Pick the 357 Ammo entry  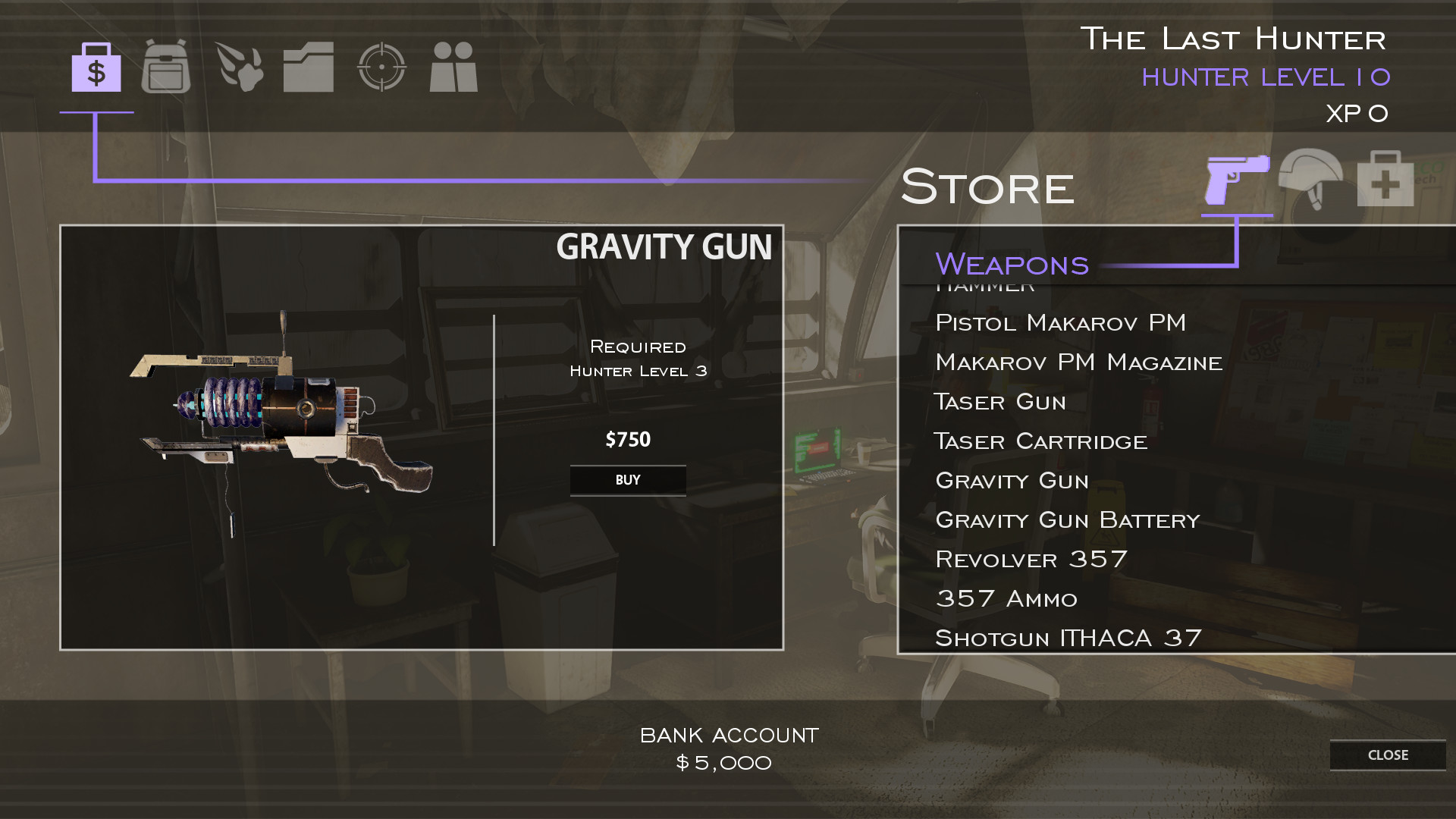(1006, 599)
